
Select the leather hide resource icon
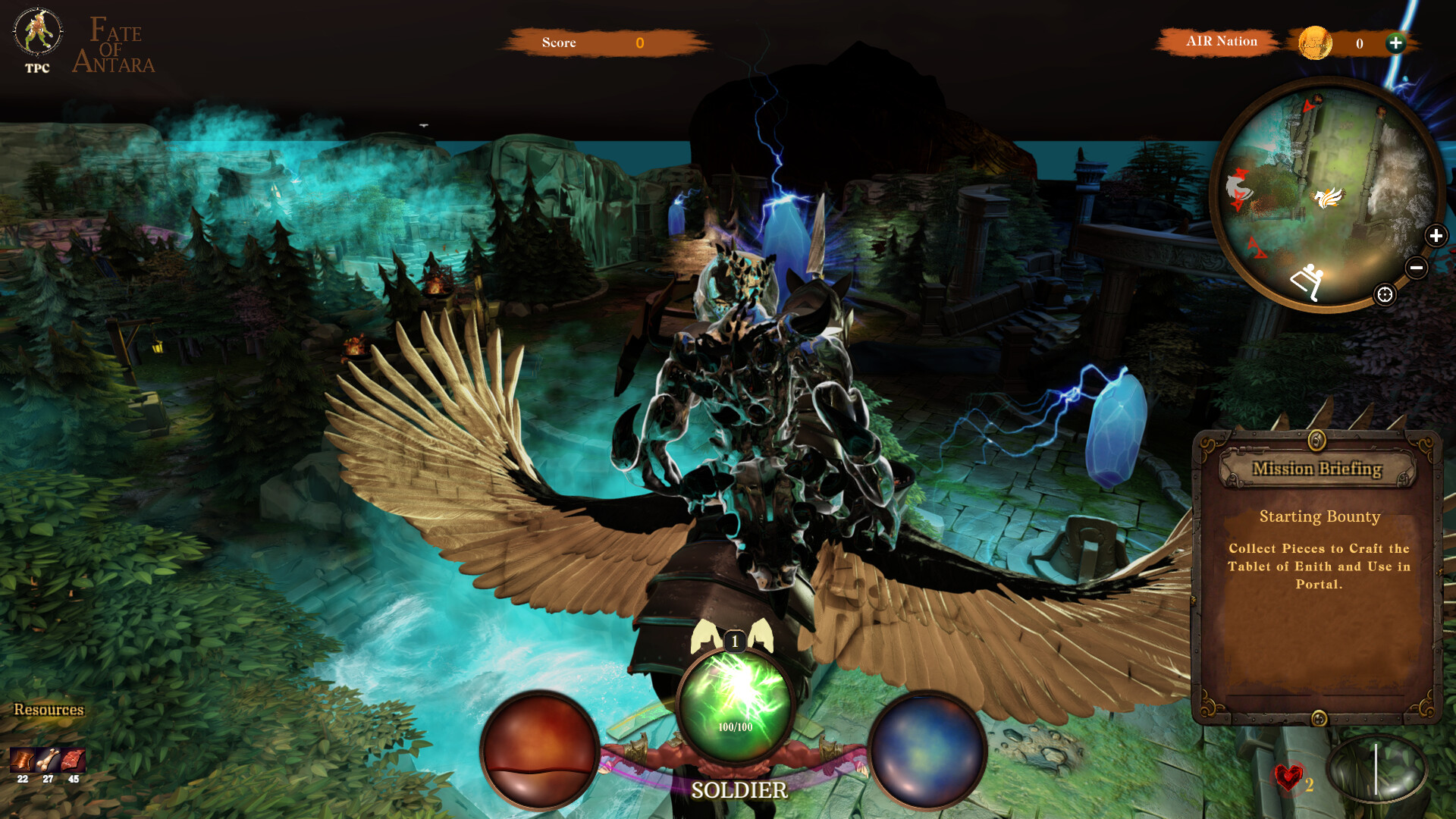(x=22, y=760)
